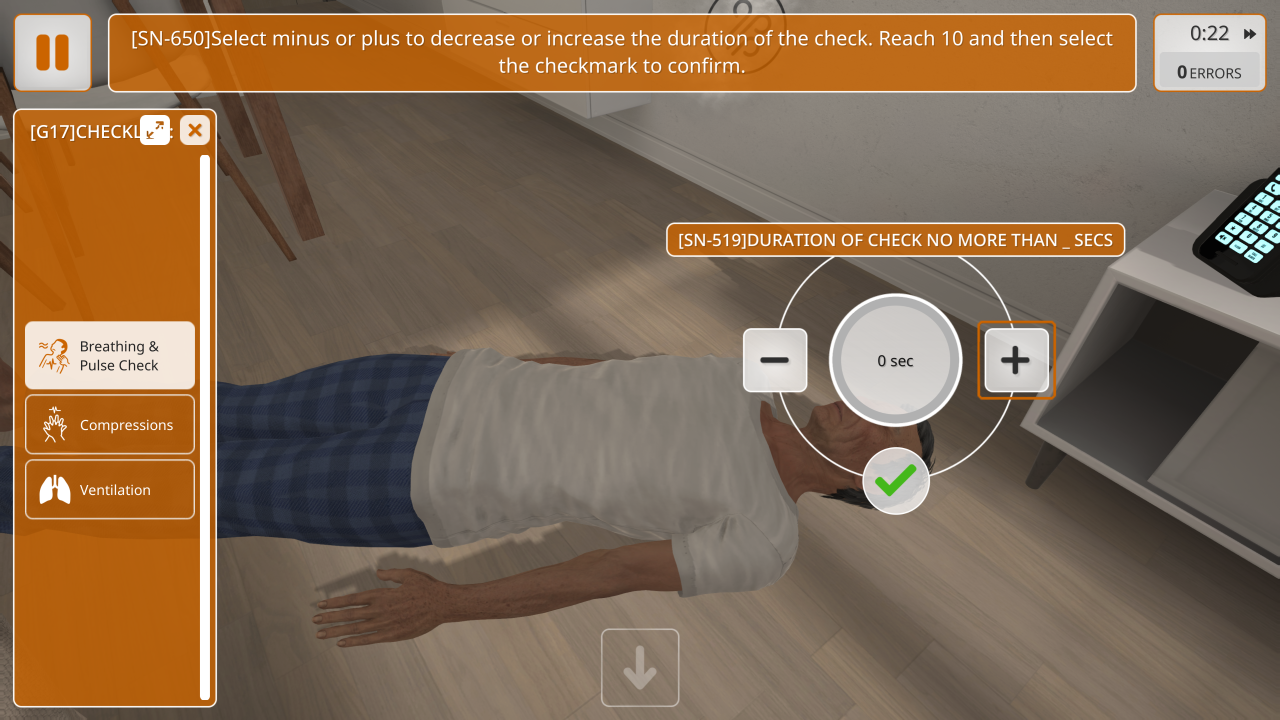Pause the simulation

(53, 53)
